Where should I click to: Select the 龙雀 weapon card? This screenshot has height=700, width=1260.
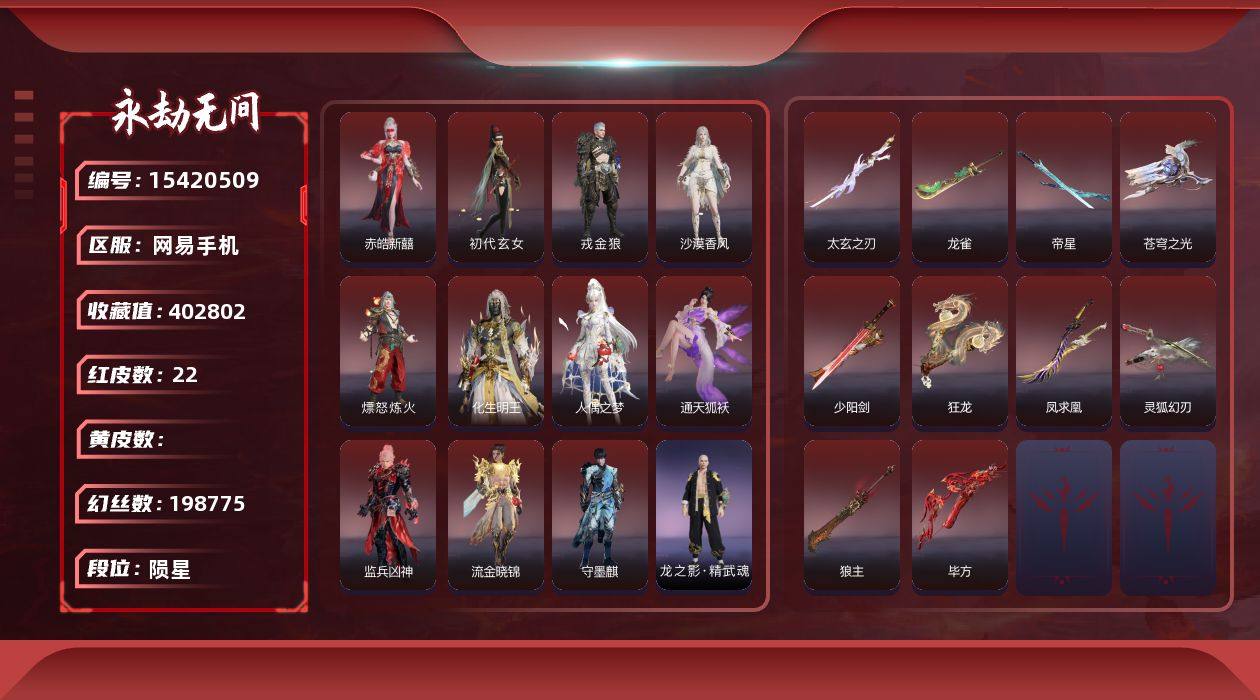tap(960, 187)
